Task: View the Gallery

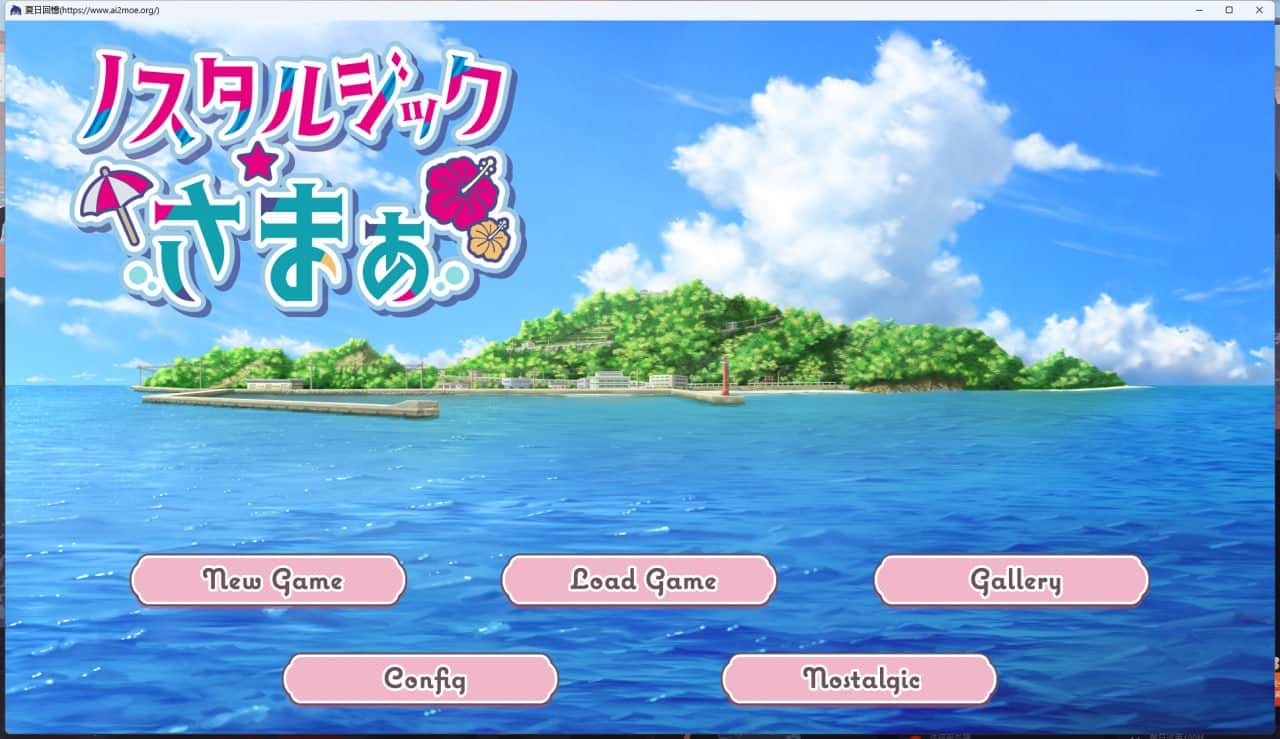Action: point(1011,580)
